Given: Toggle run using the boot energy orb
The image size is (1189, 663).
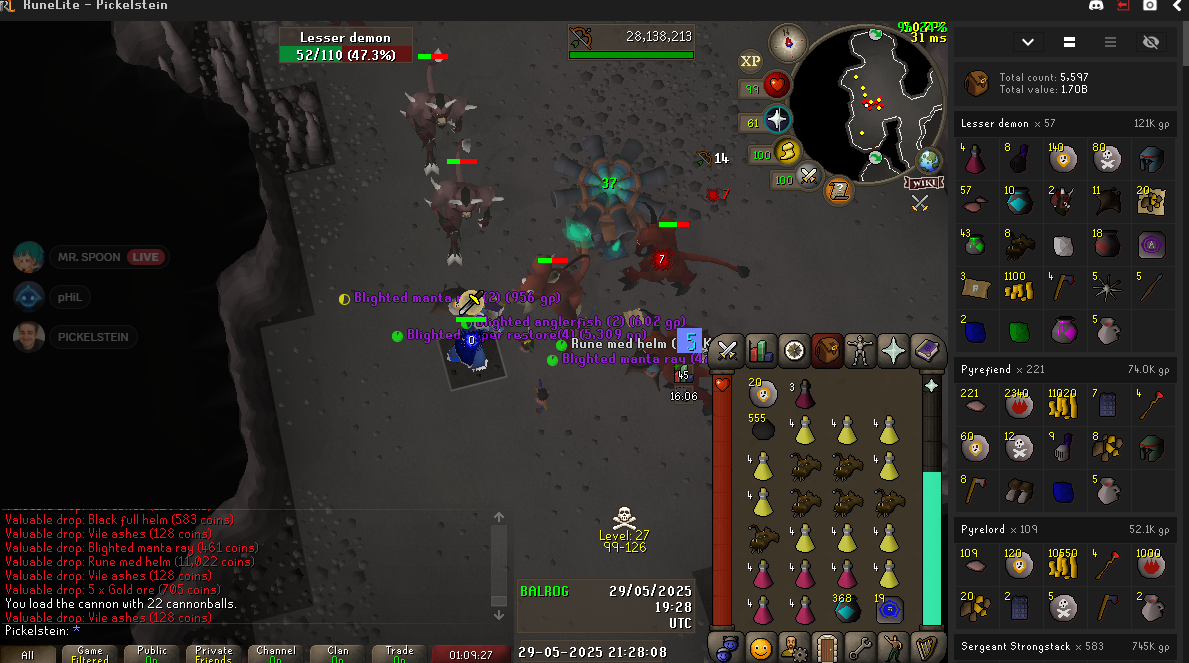Looking at the screenshot, I should pos(787,152).
